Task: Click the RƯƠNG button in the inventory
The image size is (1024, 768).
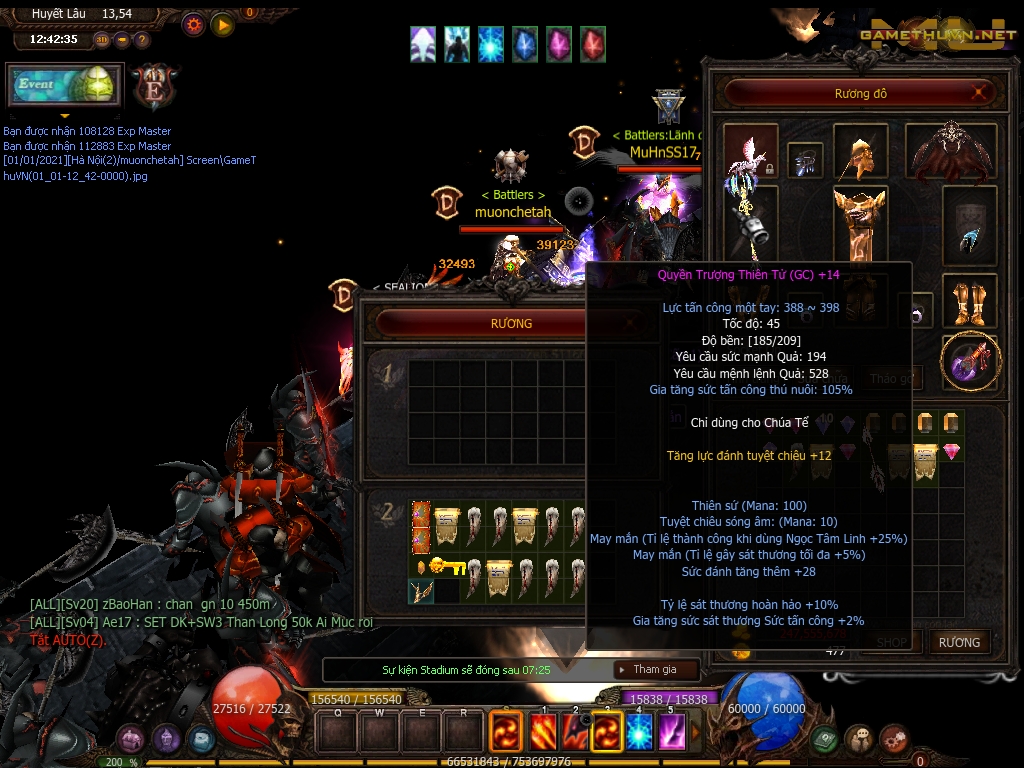Action: [x=959, y=642]
